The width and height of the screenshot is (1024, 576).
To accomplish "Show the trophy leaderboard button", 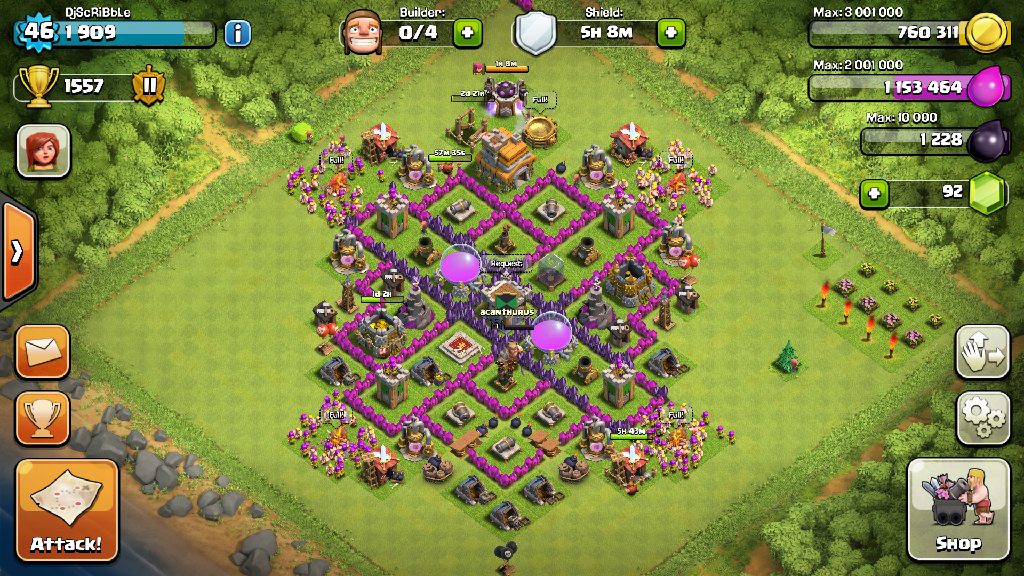I will (43, 417).
